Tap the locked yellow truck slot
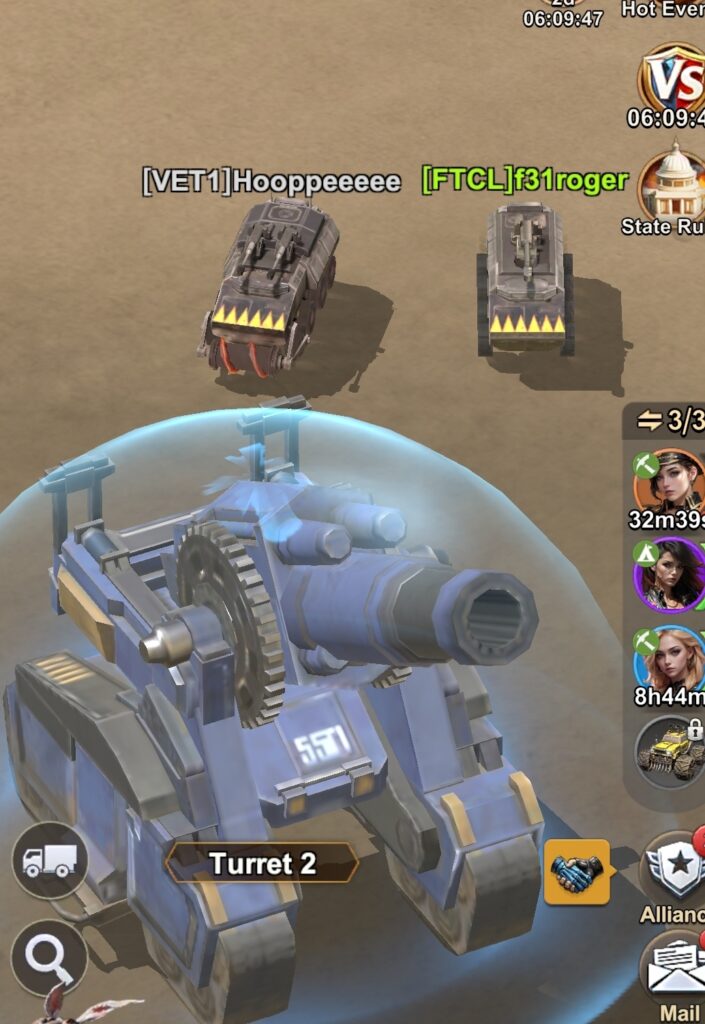 (x=670, y=750)
